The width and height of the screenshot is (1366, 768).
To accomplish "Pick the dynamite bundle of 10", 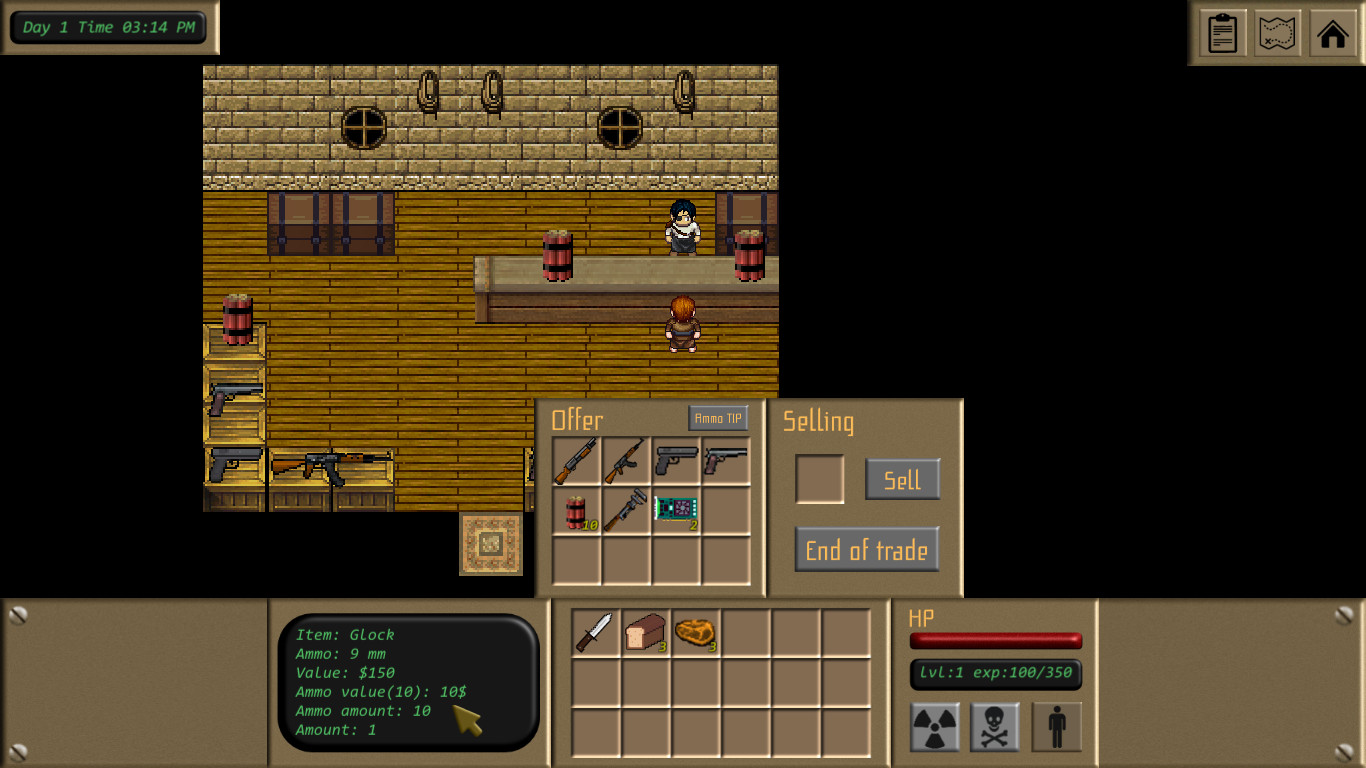I will coord(575,511).
